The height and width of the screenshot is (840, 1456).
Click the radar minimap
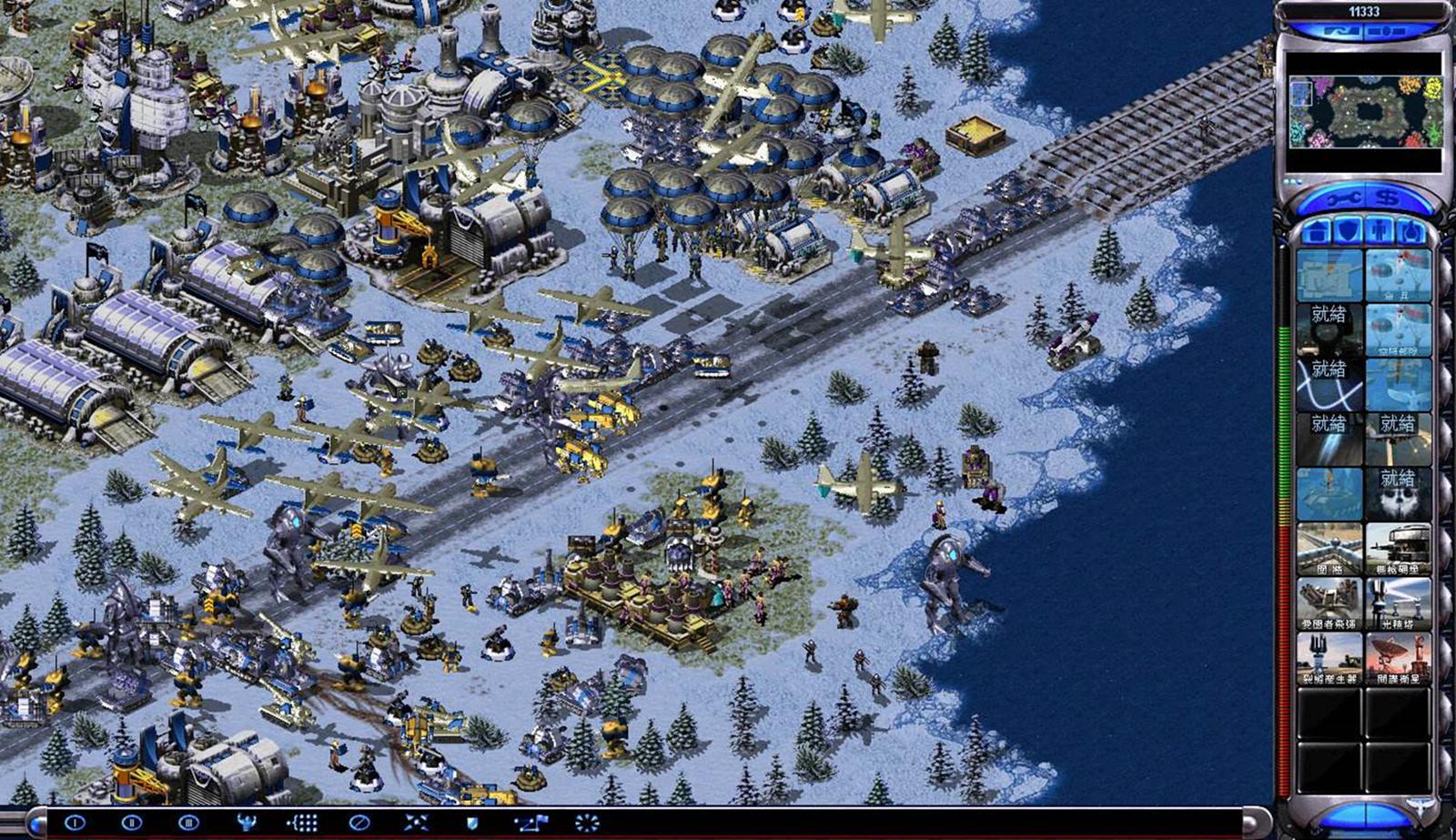[1364, 112]
